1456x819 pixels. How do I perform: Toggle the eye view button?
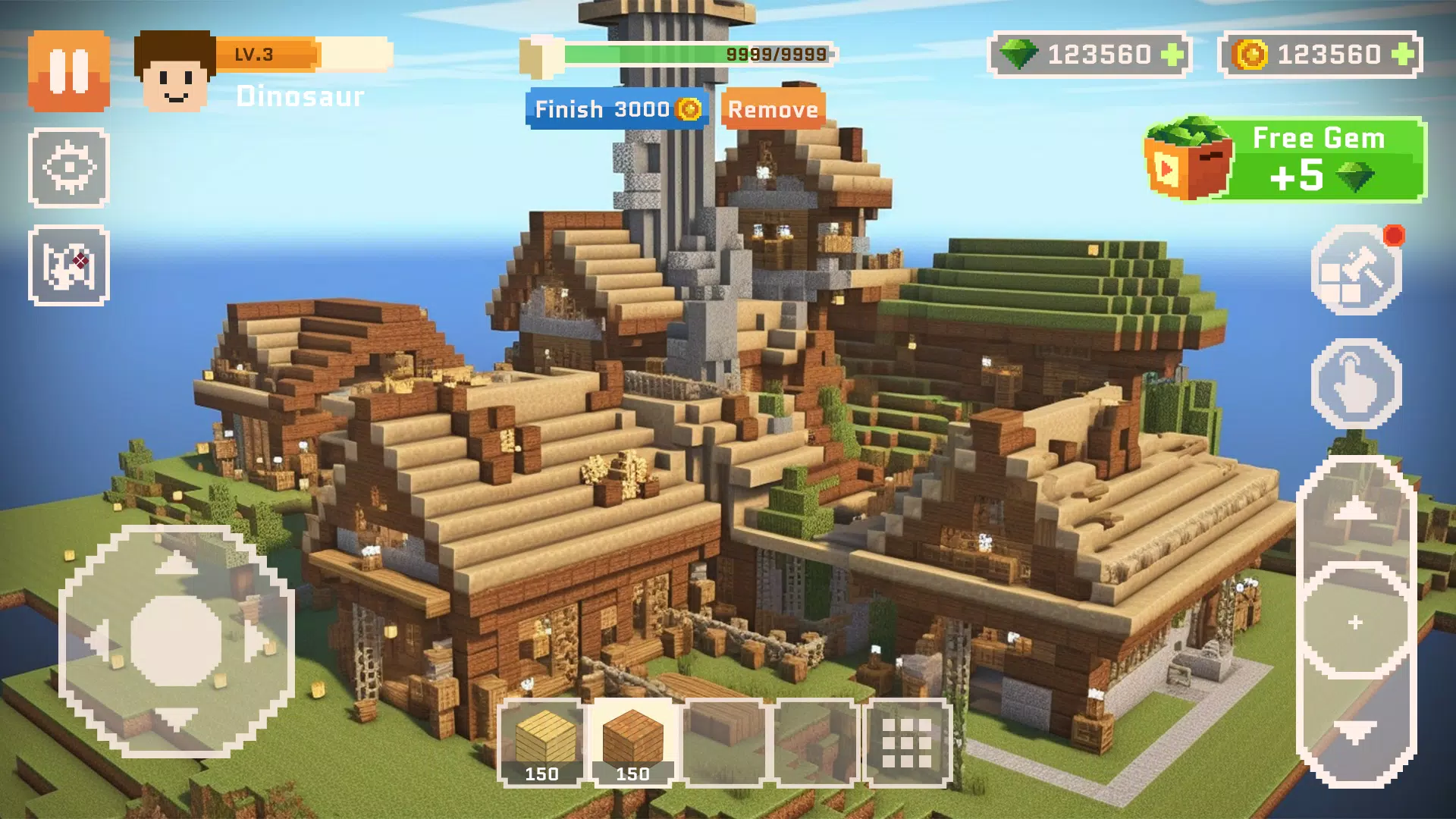pos(69,168)
